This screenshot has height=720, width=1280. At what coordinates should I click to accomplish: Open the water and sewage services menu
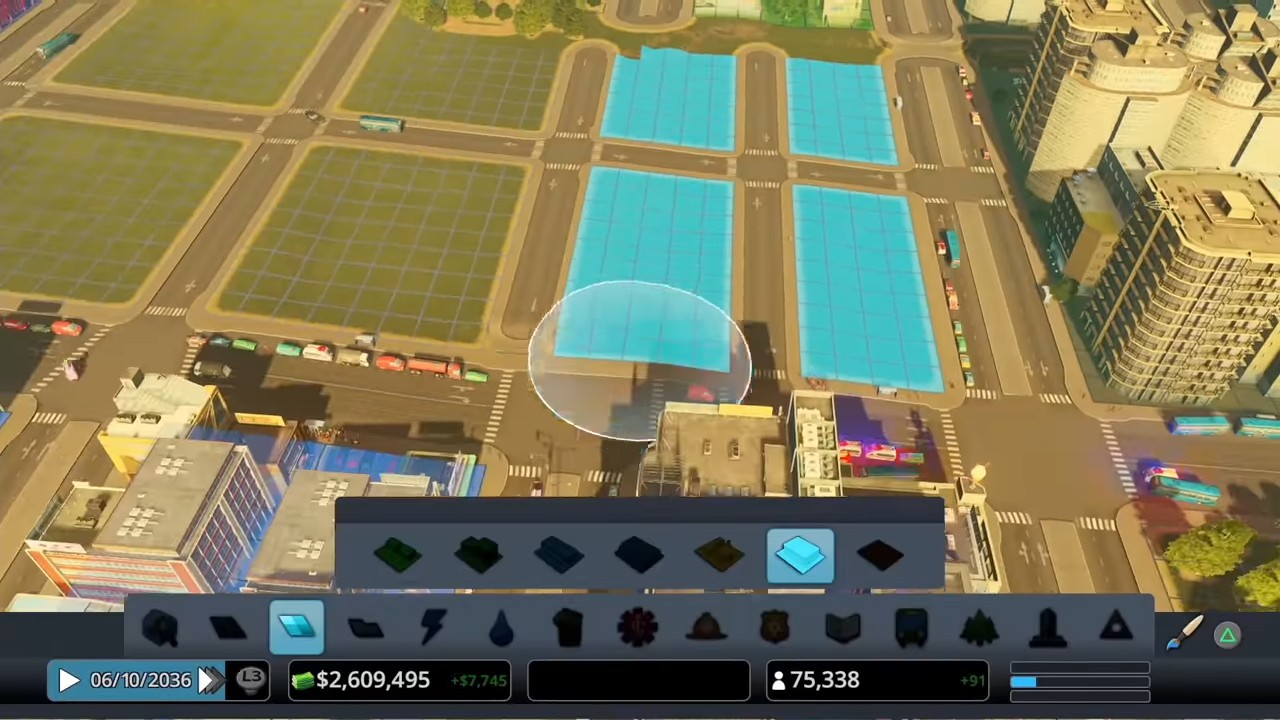coord(502,627)
